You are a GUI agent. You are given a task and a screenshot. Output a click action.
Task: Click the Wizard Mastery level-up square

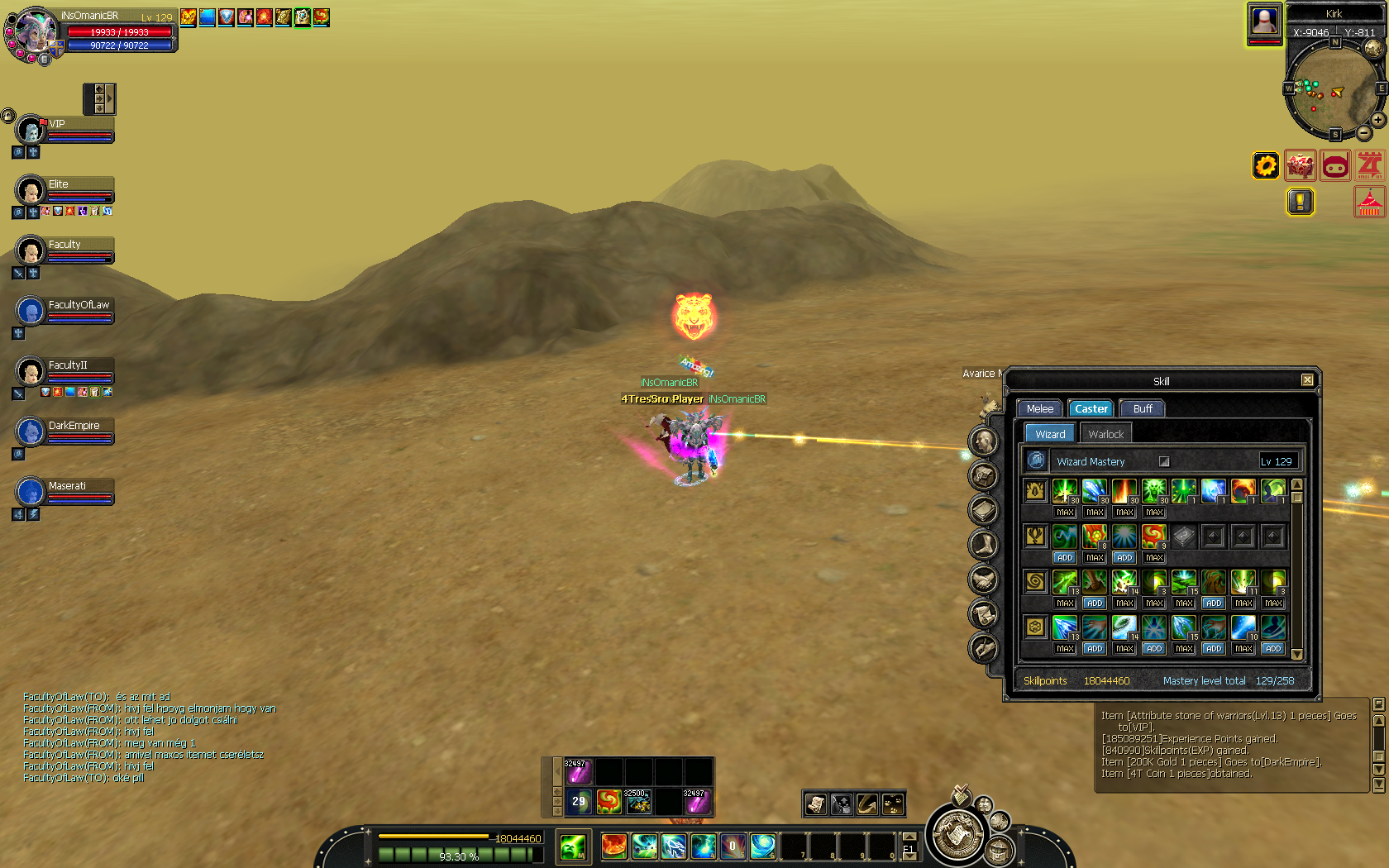tap(1164, 461)
